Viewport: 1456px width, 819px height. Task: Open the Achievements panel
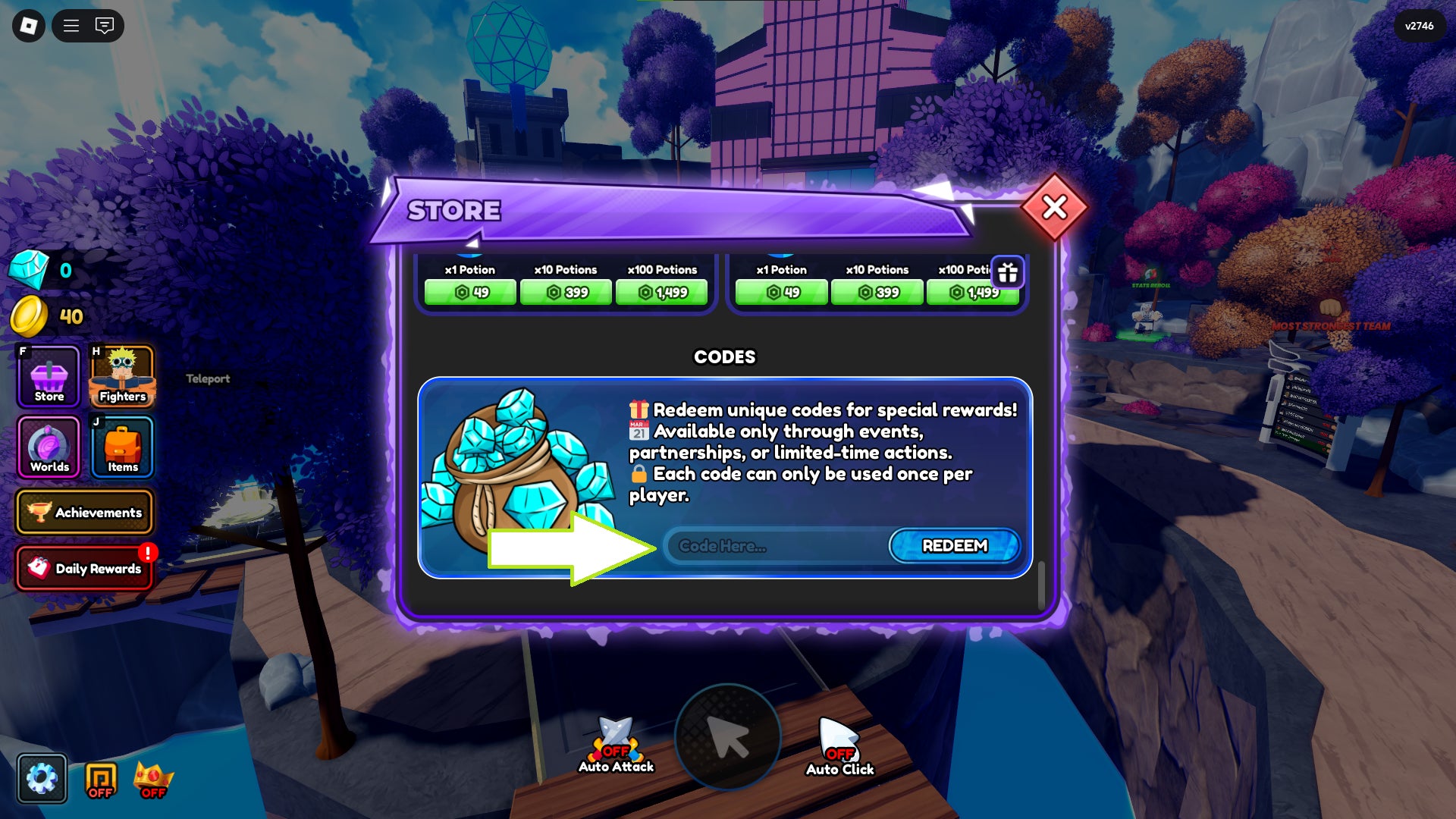[x=85, y=512]
